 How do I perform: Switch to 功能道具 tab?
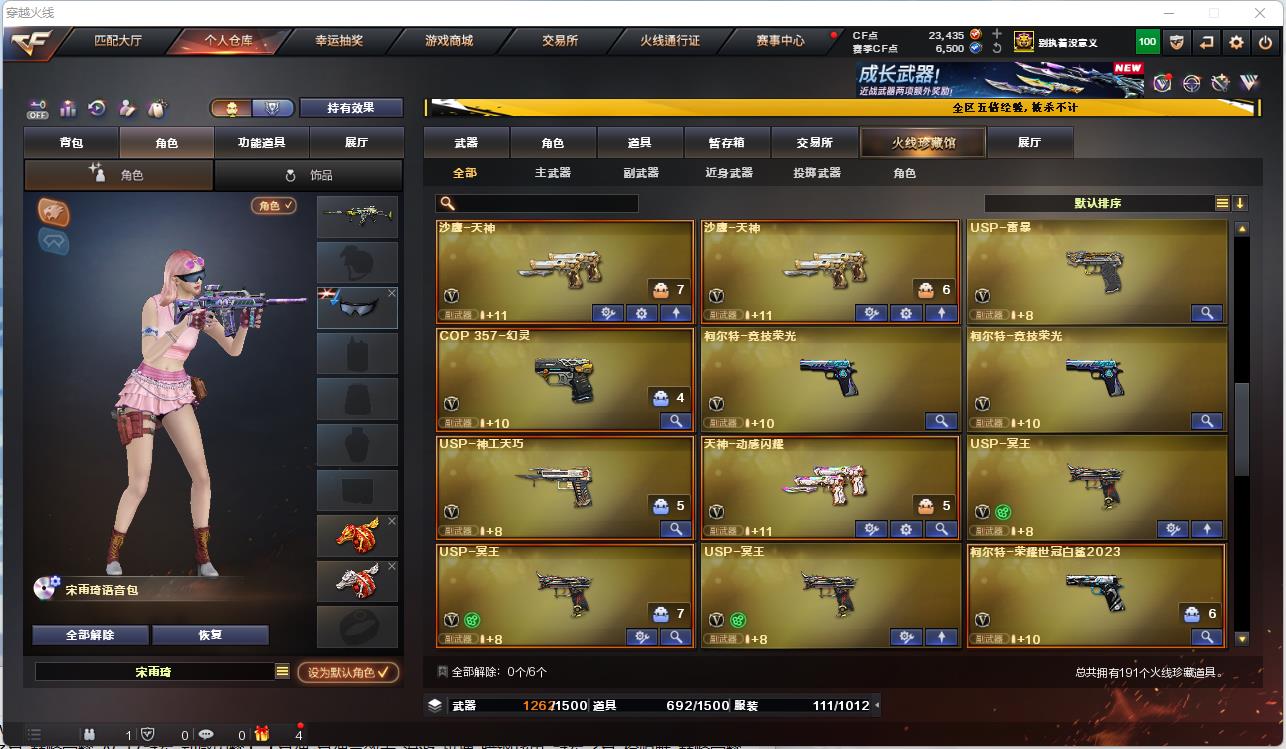(x=261, y=143)
